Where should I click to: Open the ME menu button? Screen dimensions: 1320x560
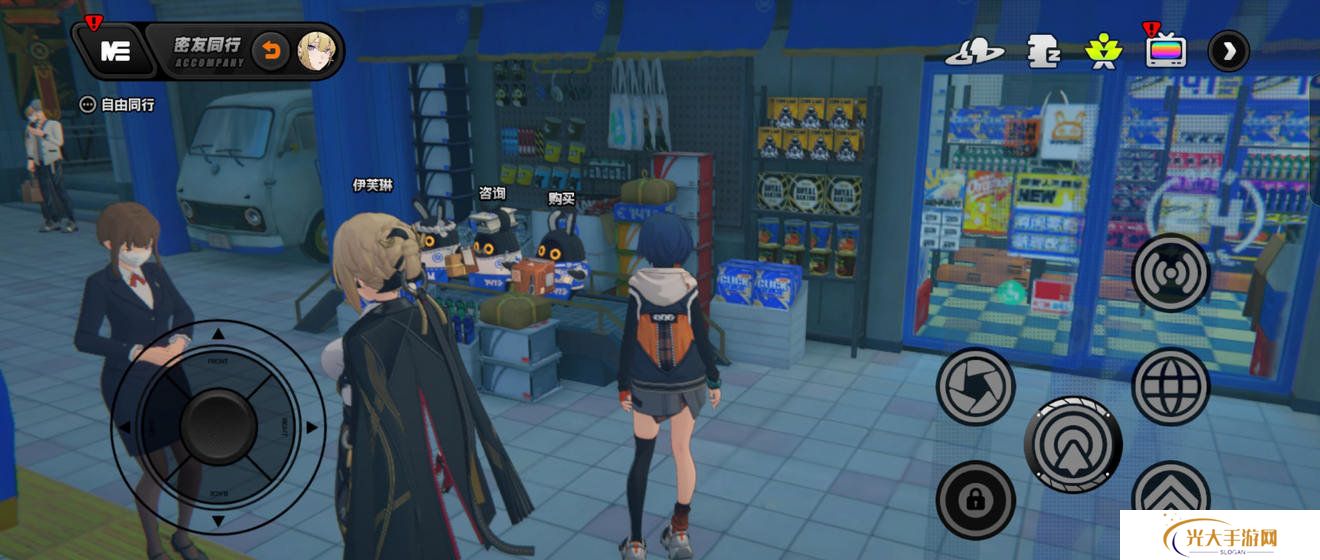[x=116, y=51]
